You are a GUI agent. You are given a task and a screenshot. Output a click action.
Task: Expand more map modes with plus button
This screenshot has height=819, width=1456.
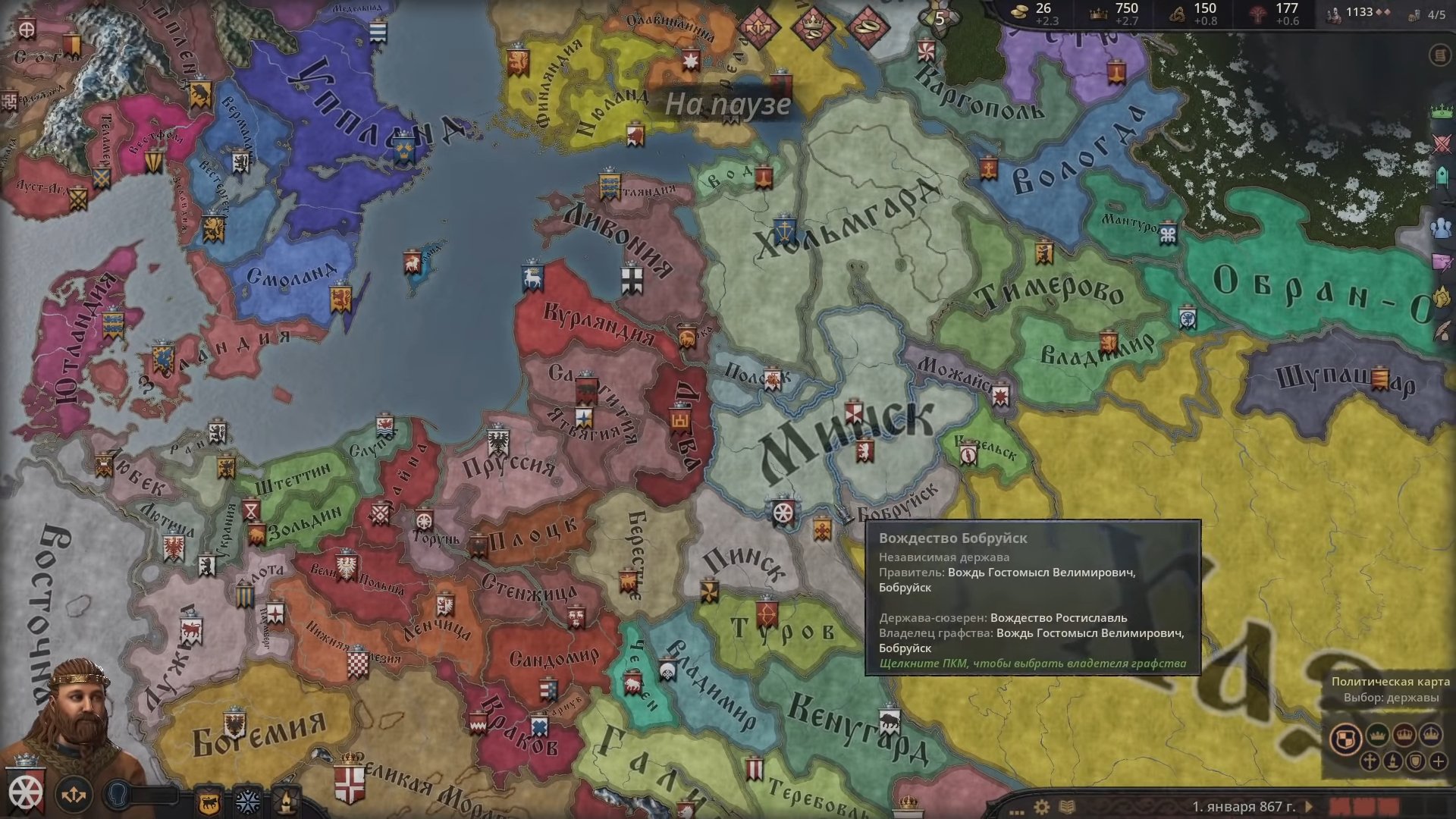pos(1439,761)
